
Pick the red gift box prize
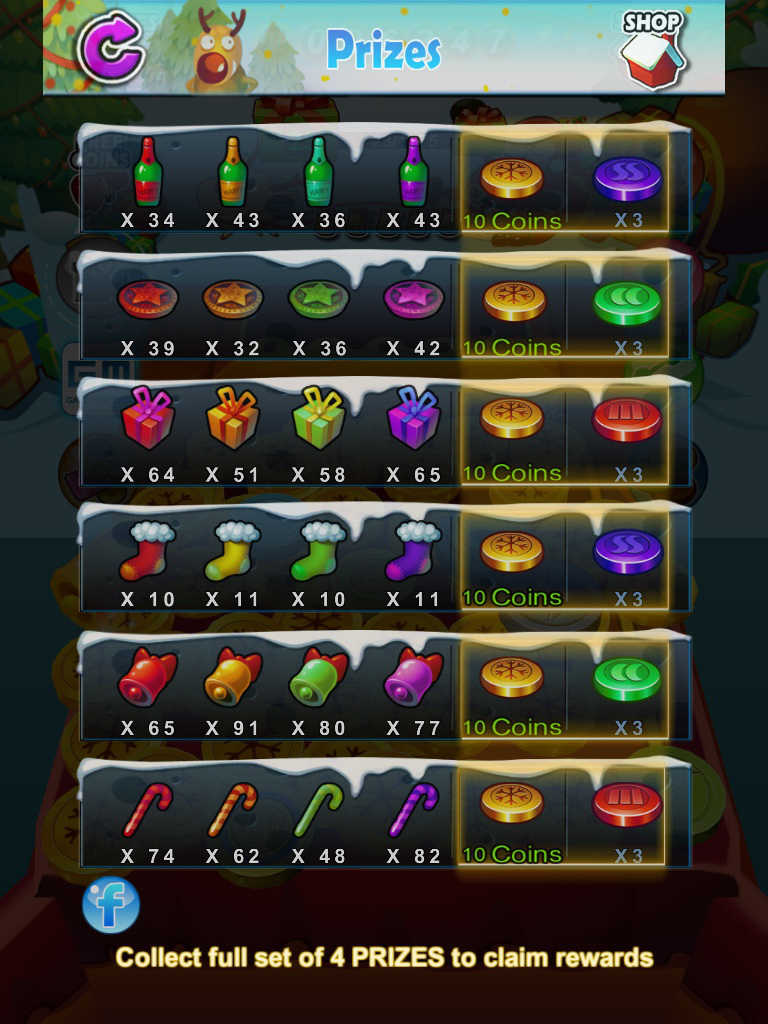click(148, 420)
